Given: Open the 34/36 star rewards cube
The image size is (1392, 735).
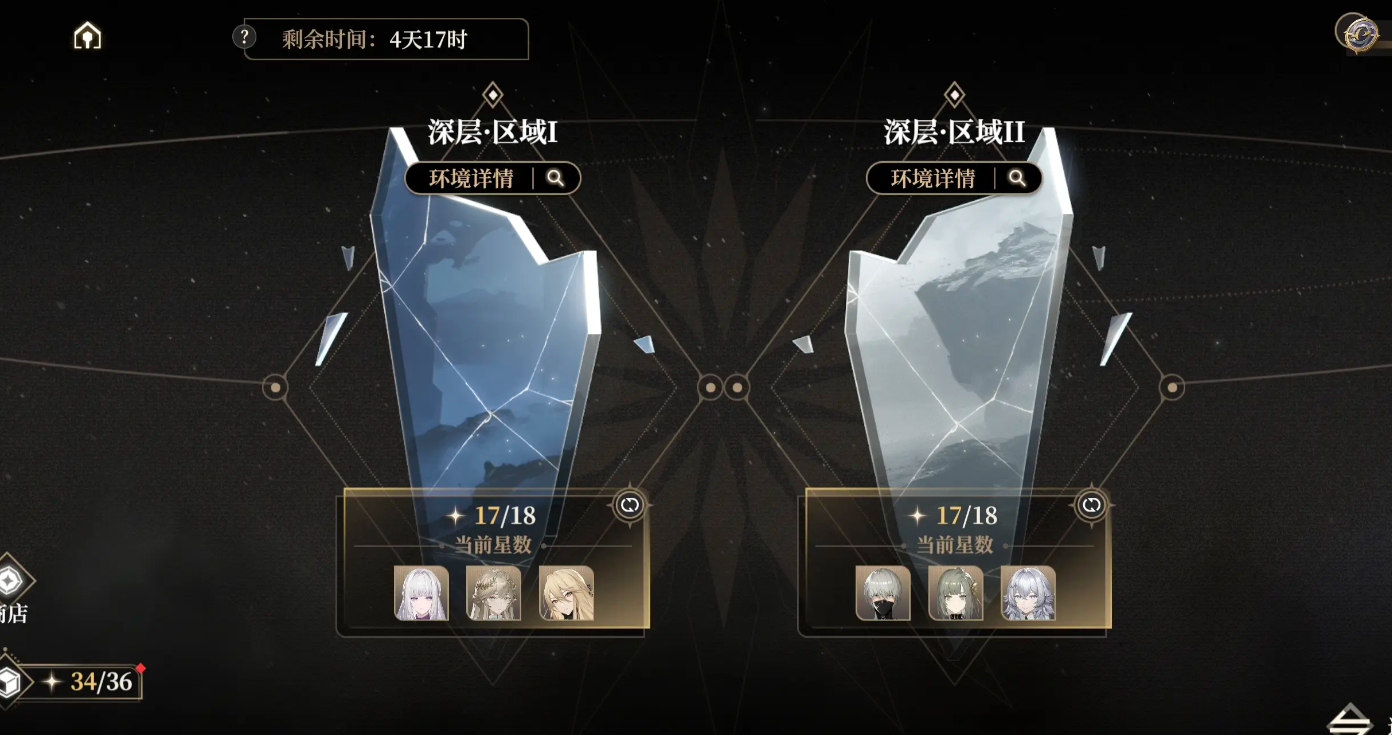Looking at the screenshot, I should [10, 683].
